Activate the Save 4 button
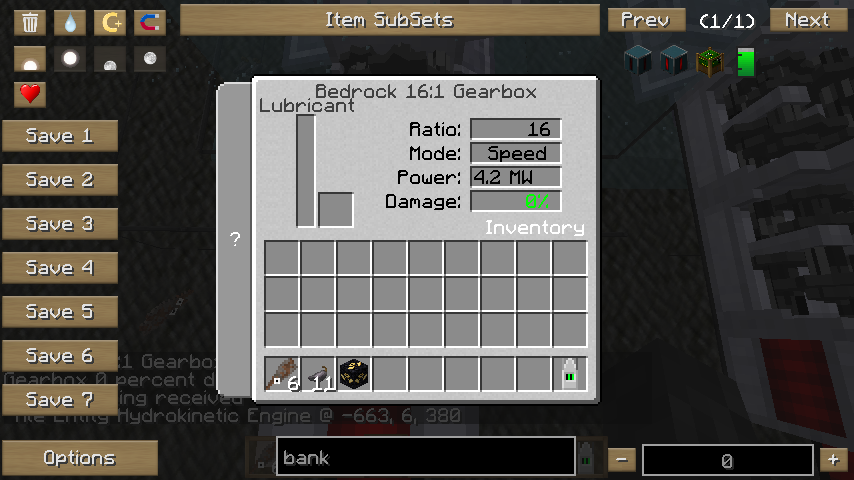The height and width of the screenshot is (480, 854). coord(59,268)
